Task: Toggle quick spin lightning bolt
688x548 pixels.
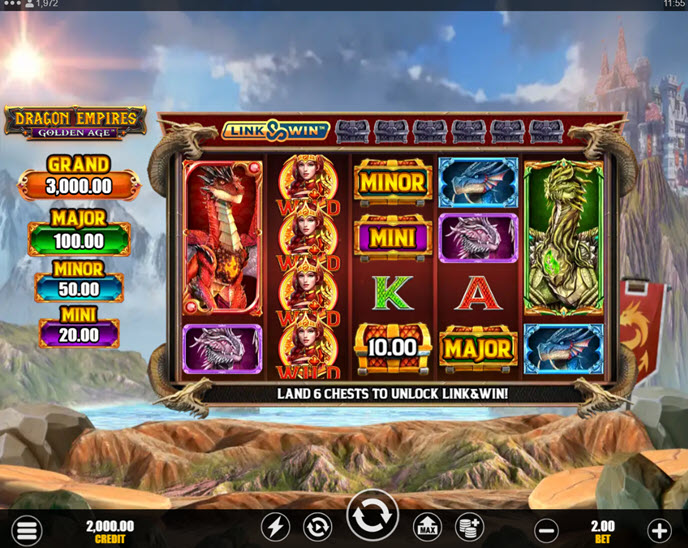Action: [x=276, y=527]
